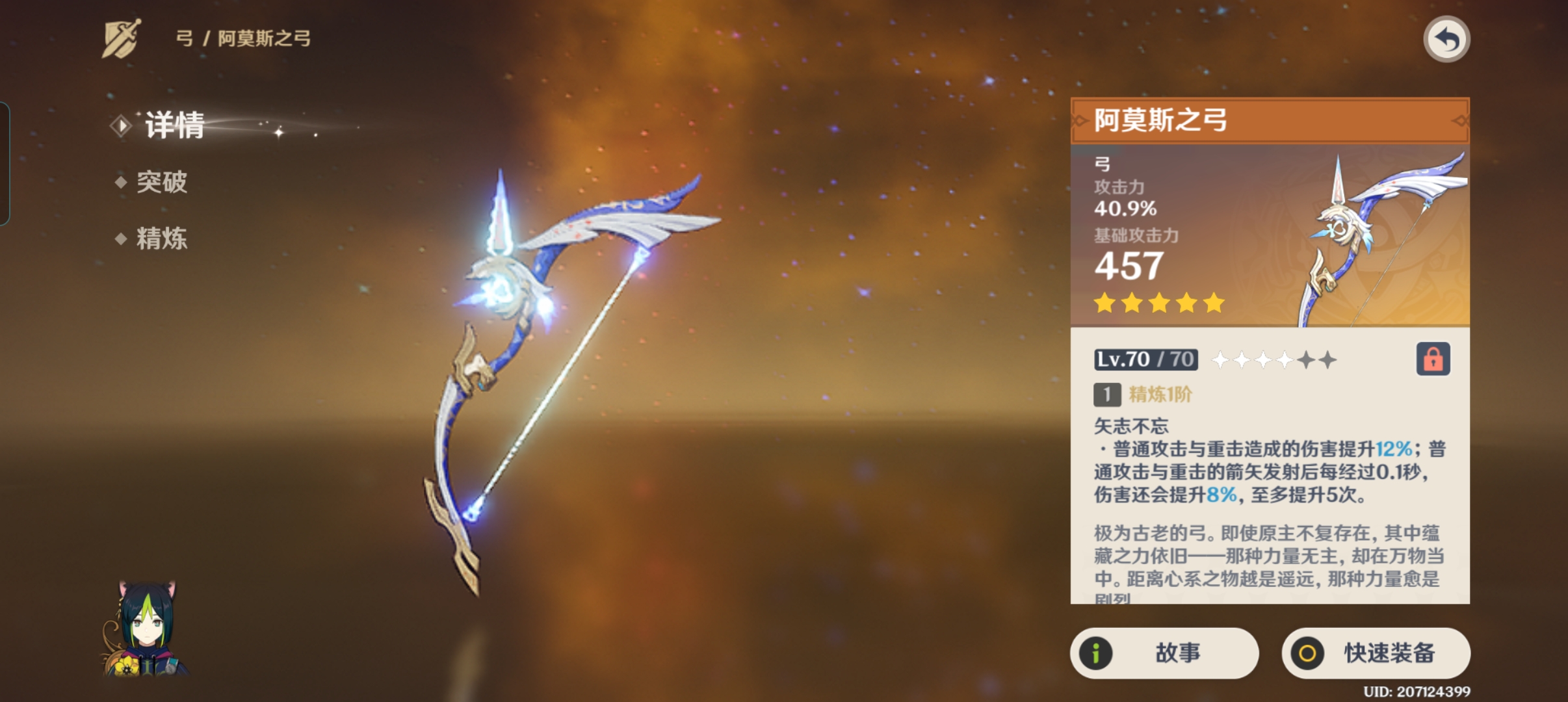Open the 故事 story button
The height and width of the screenshot is (702, 1568).
1164,653
